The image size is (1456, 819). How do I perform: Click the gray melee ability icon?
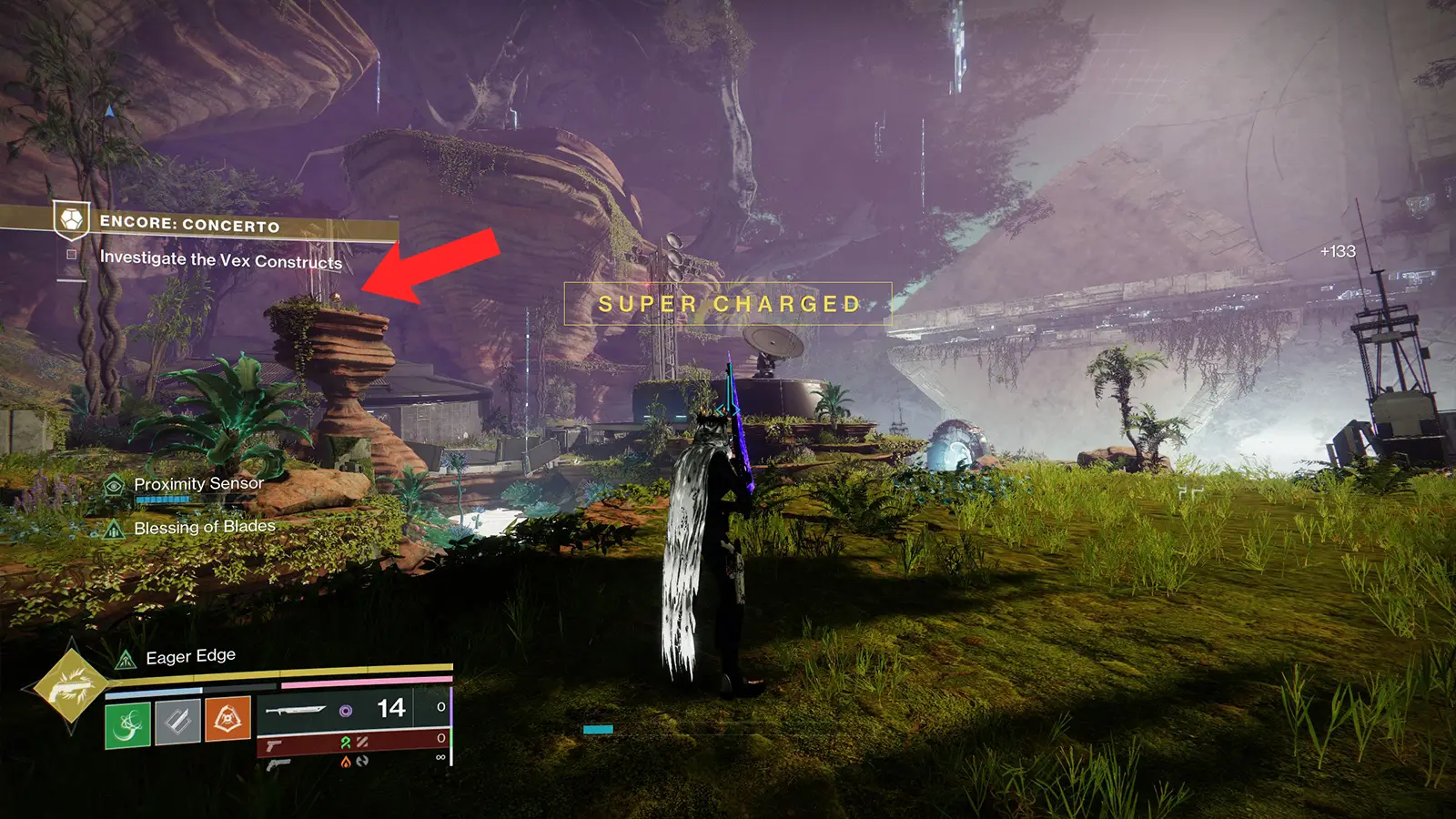click(178, 723)
